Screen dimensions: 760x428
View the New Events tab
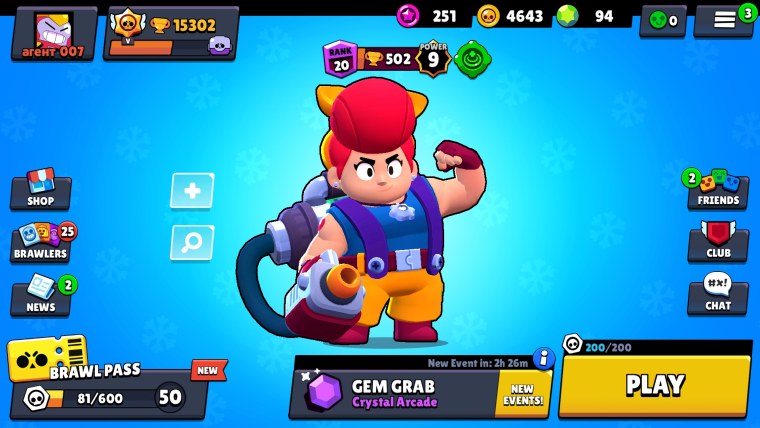tap(522, 394)
